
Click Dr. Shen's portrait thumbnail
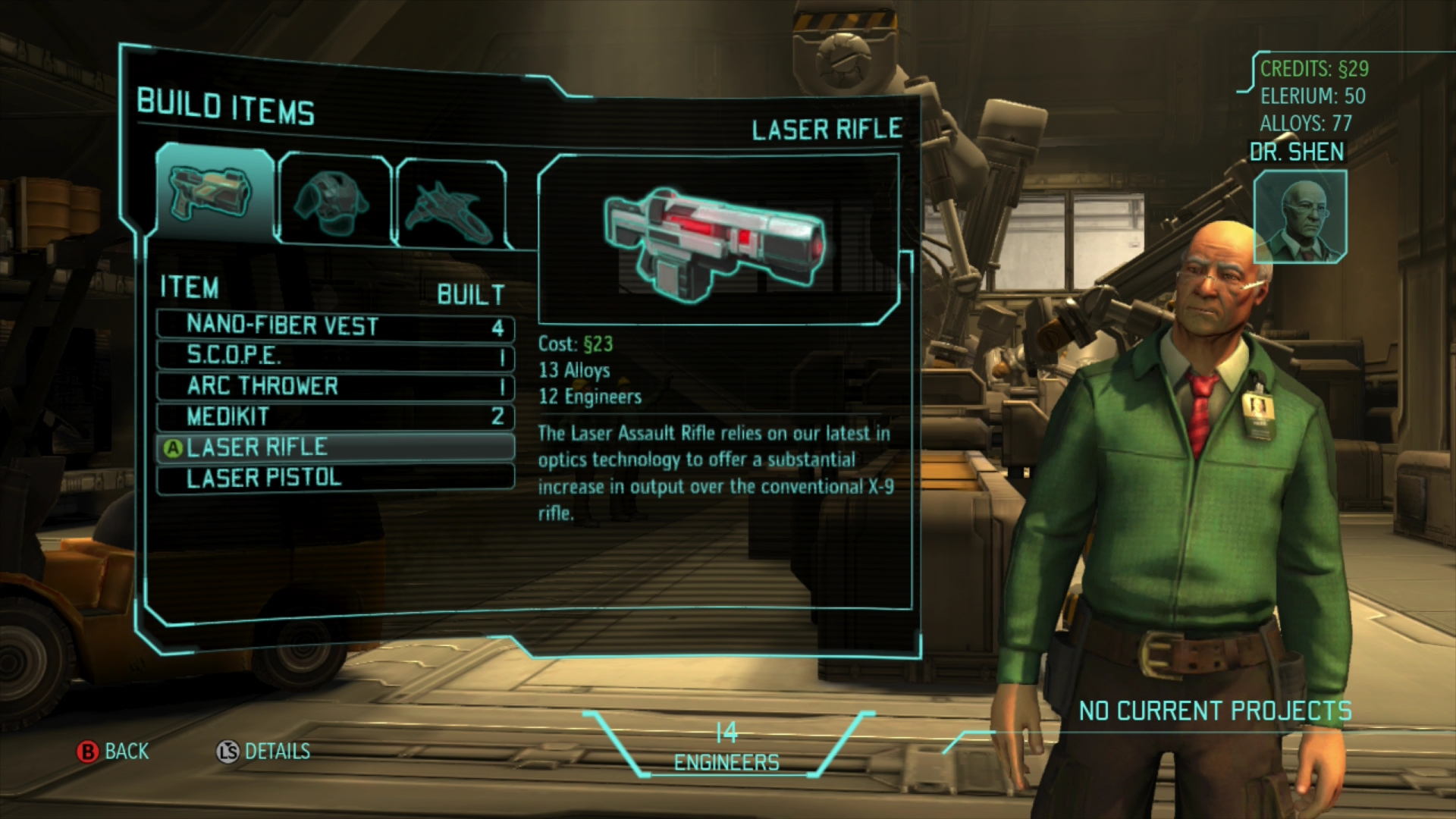1299,217
